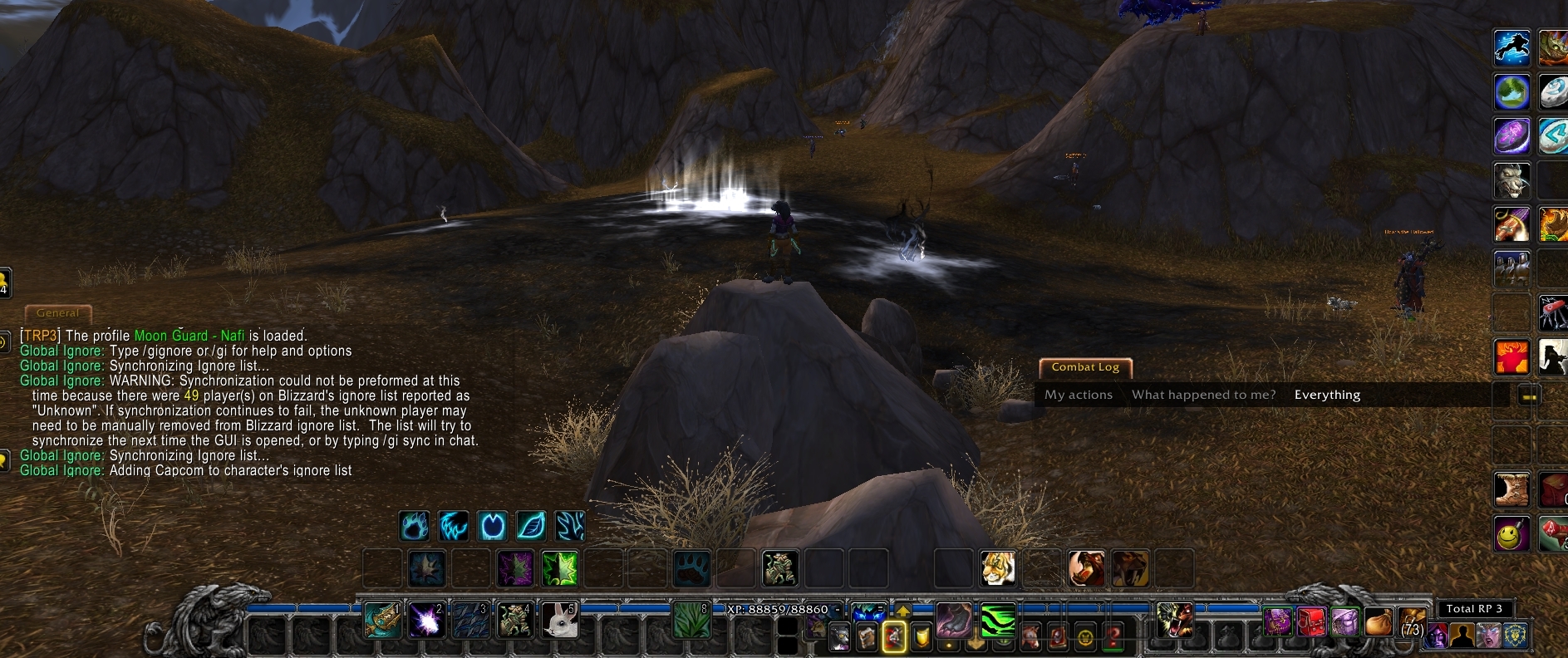Screen dimensions: 1568x658
Task: Click the yellow up arrow to page the action bar
Action: pyautogui.click(x=904, y=611)
